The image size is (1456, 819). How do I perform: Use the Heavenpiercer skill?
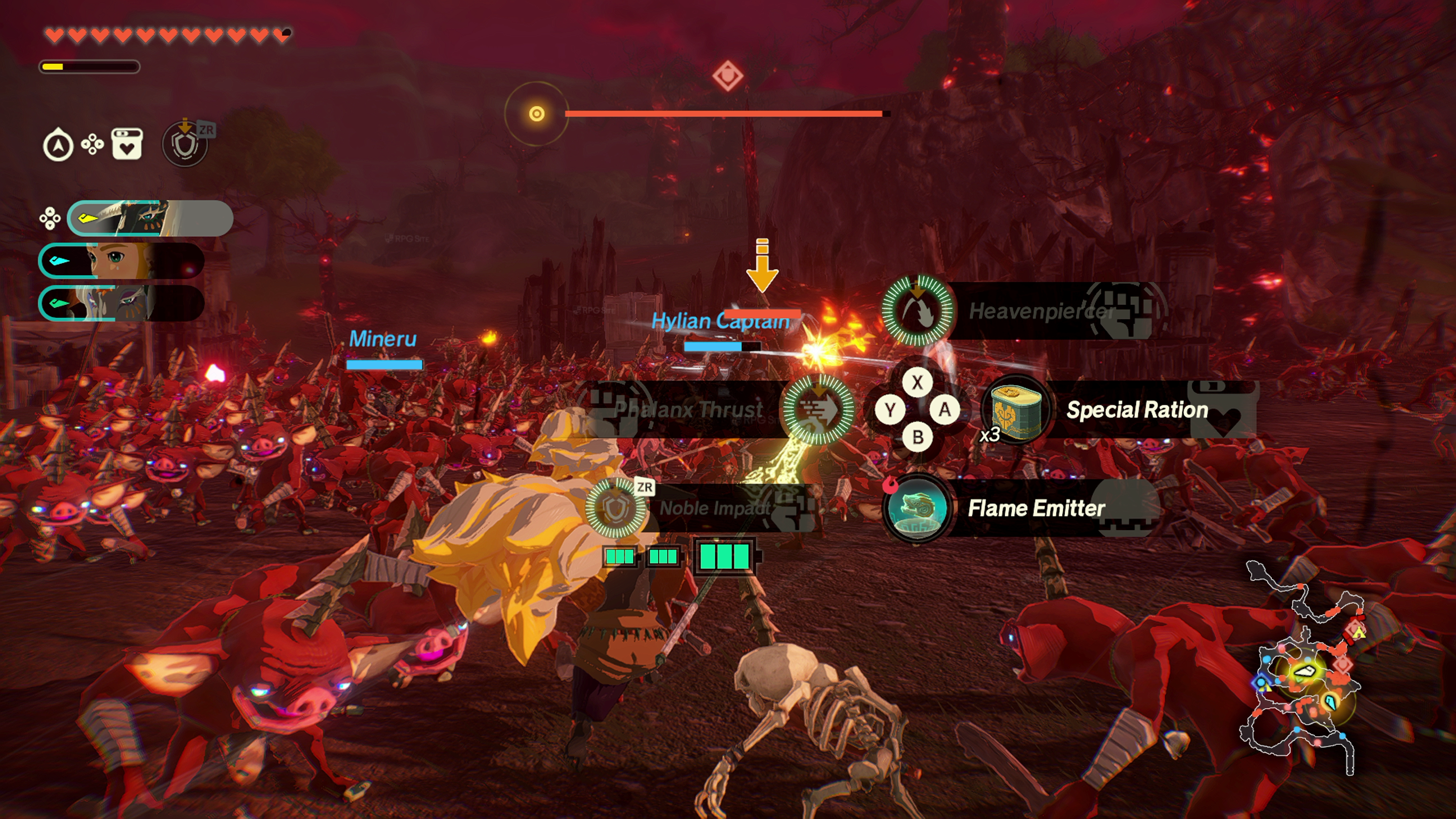(x=918, y=311)
